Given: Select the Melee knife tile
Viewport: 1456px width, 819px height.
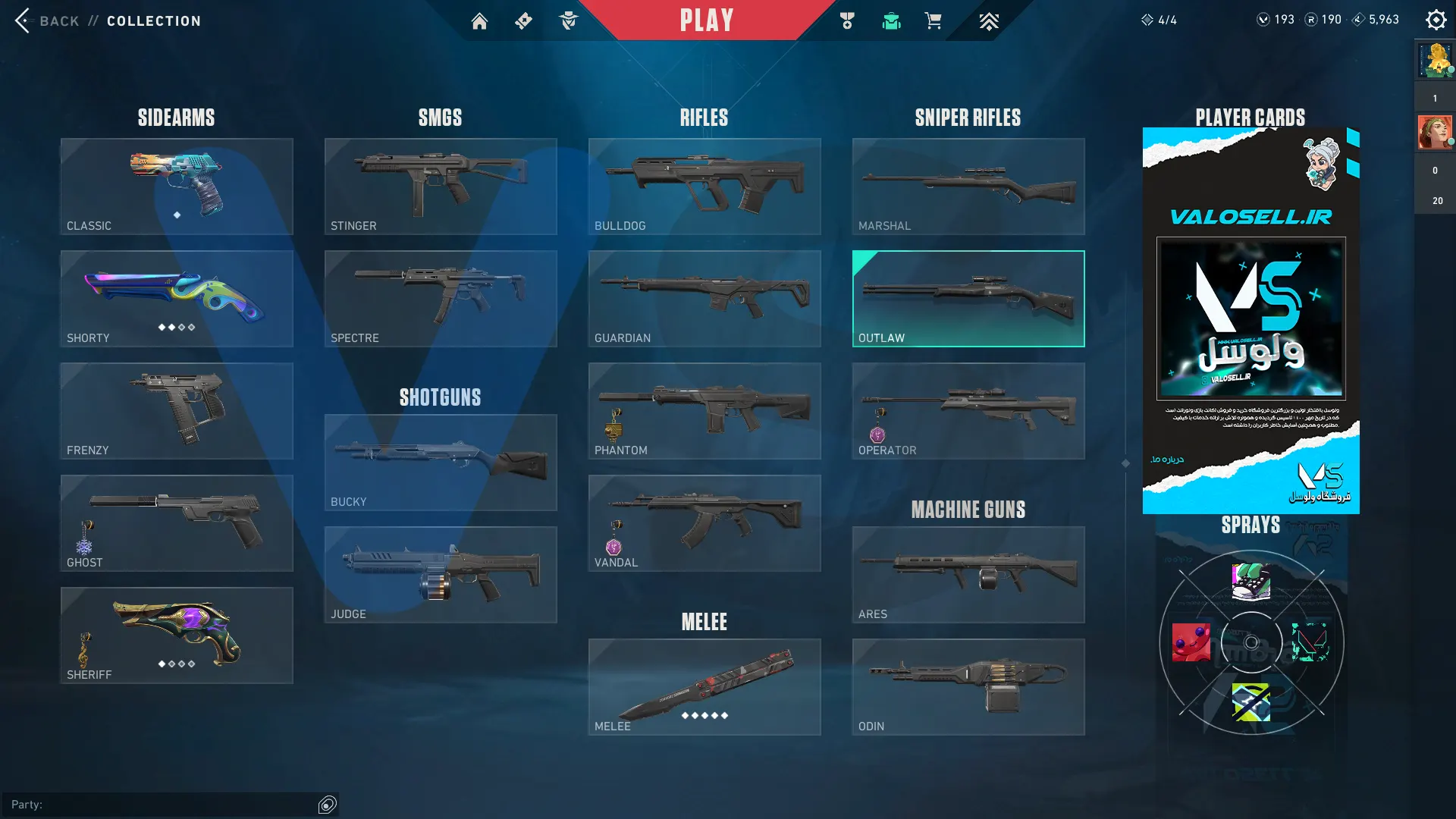Looking at the screenshot, I should click(x=704, y=687).
